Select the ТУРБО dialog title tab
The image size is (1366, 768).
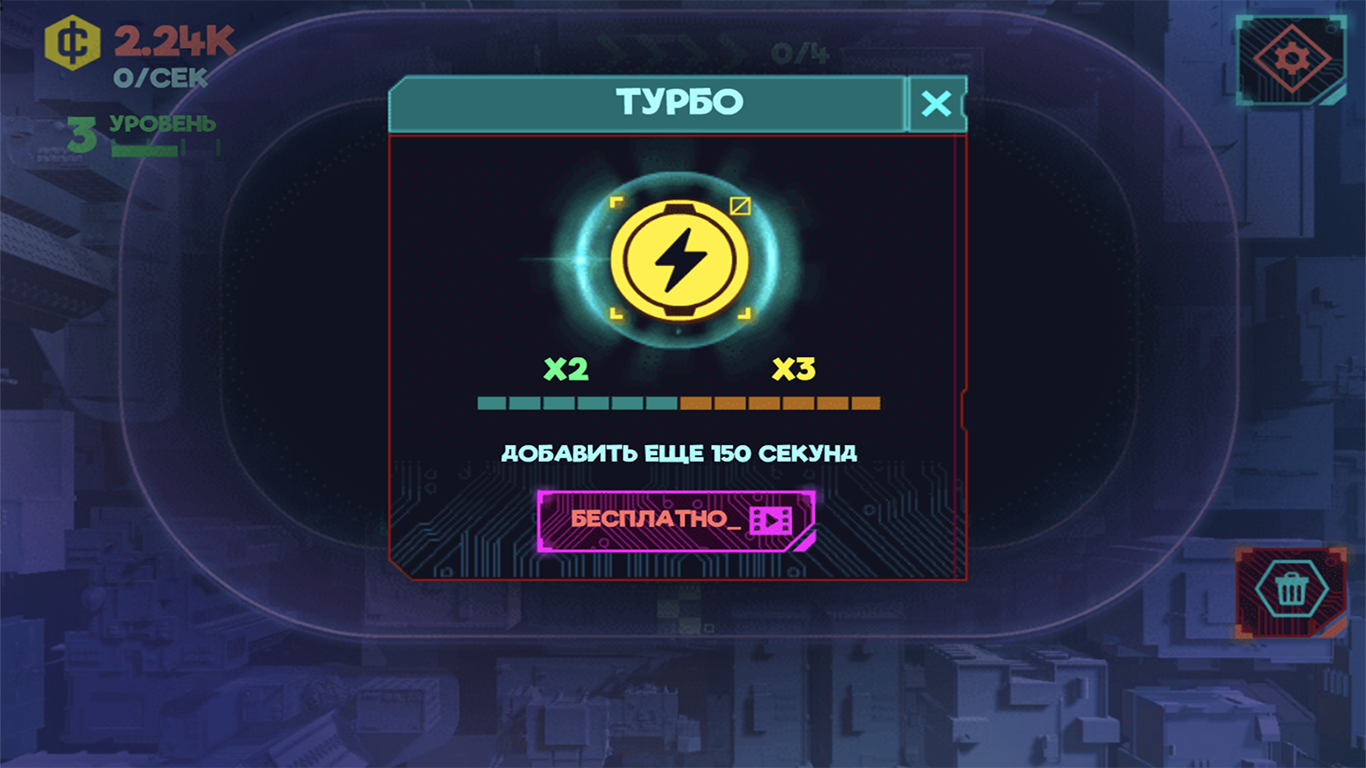(678, 101)
